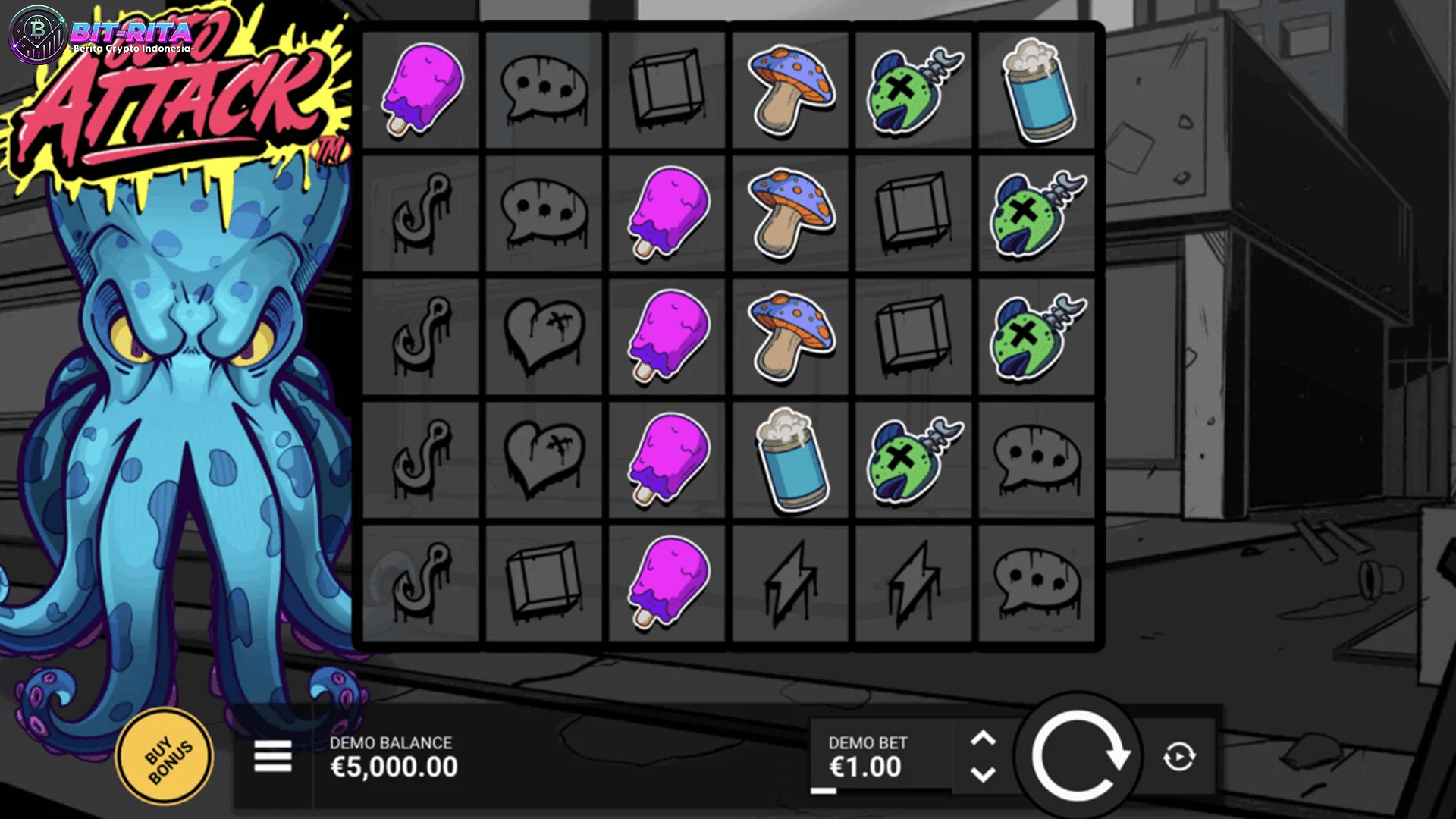Spin the reels with the circular arrow
1456x819 pixels.
pyautogui.click(x=1078, y=755)
